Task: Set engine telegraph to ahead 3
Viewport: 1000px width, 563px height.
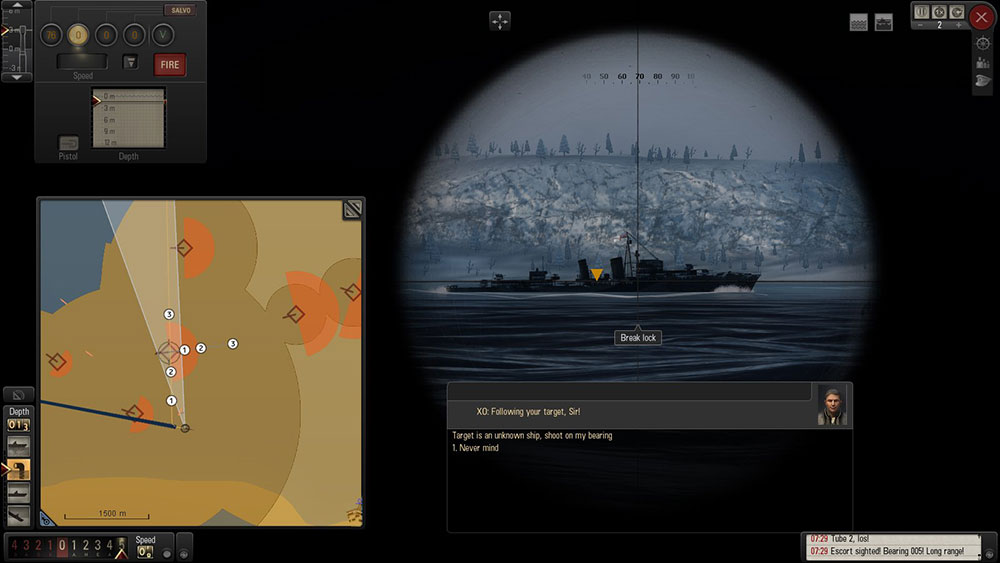Action: [96, 546]
